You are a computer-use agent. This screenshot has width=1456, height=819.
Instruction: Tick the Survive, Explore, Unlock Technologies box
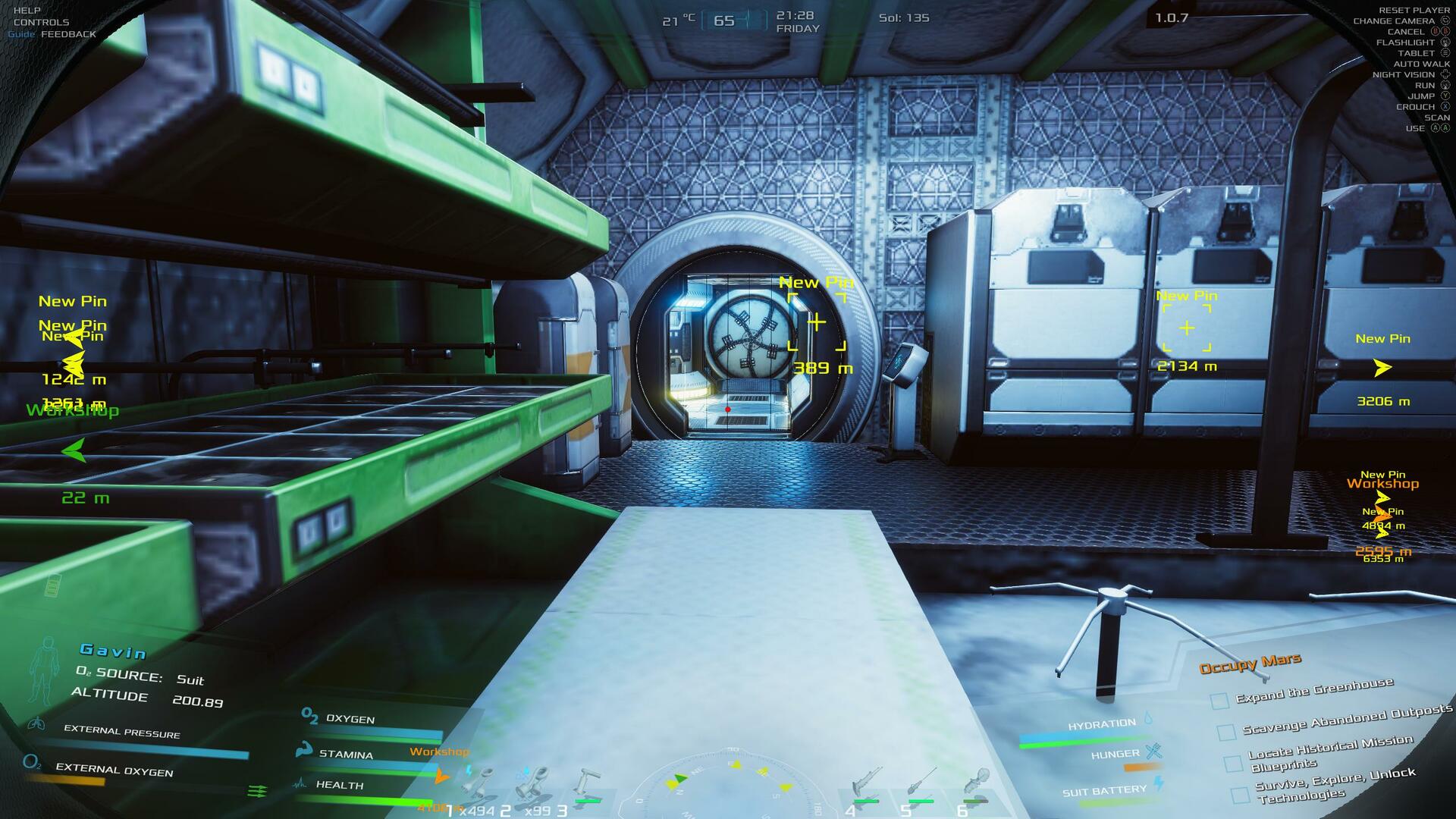(x=1240, y=795)
